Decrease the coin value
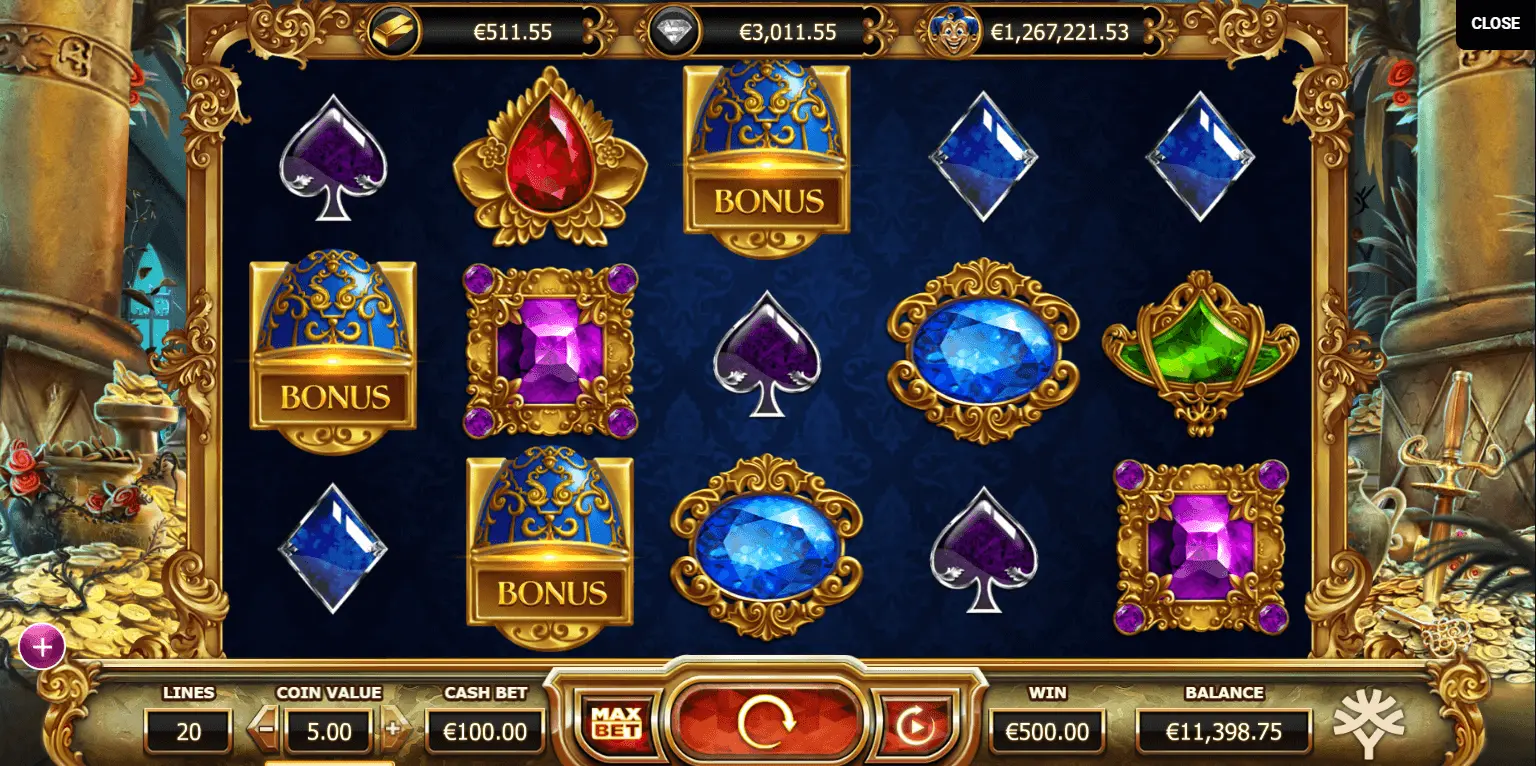The height and width of the screenshot is (766, 1536). pos(266,729)
